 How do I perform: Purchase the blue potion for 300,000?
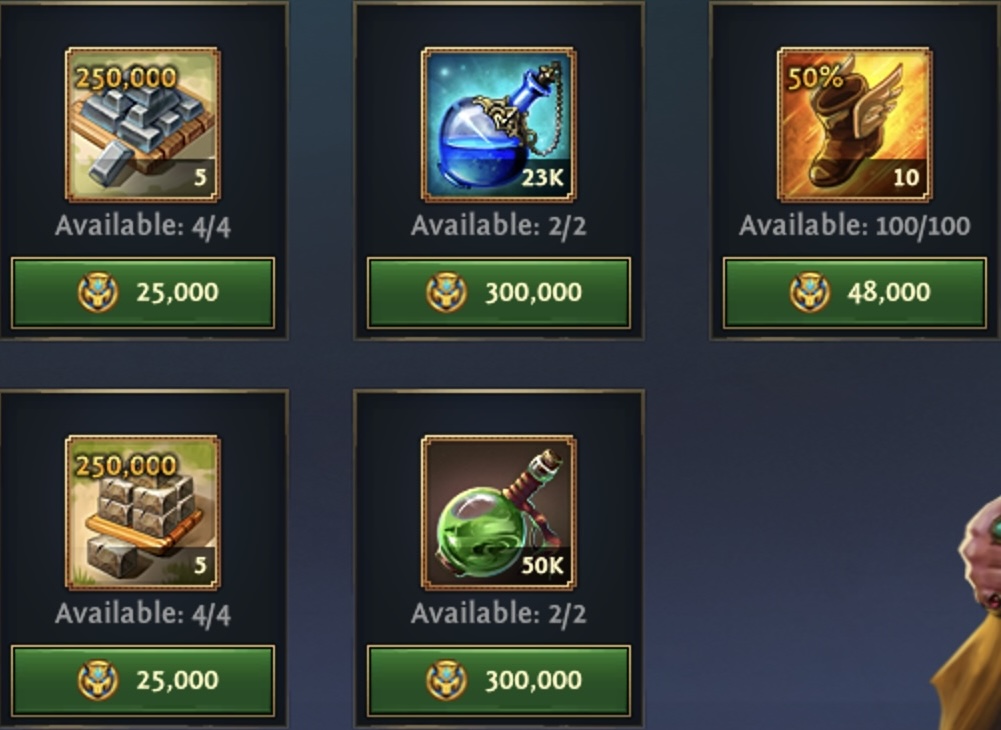499,293
